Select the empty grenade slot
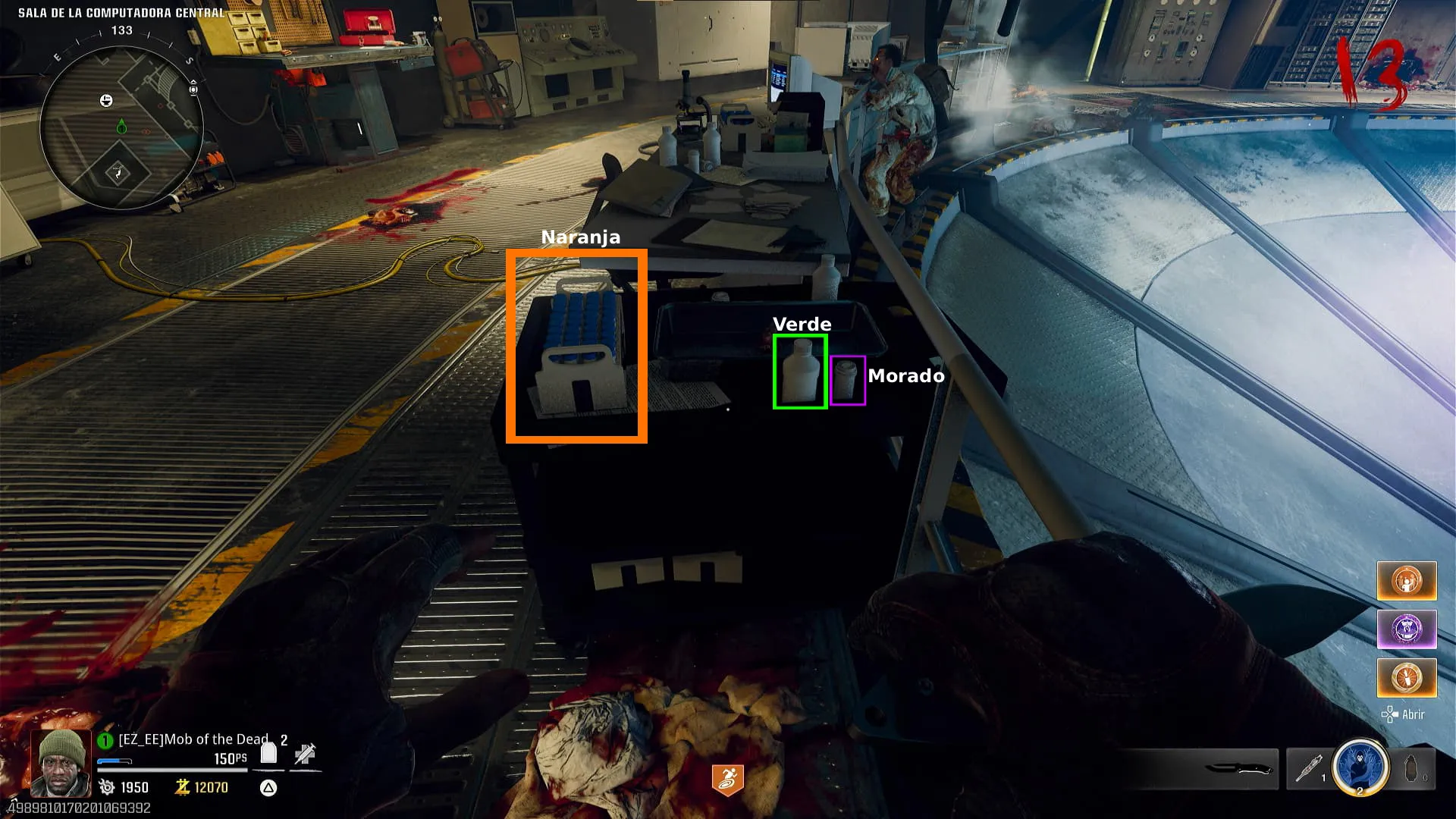The width and height of the screenshot is (1456, 819). (1411, 769)
